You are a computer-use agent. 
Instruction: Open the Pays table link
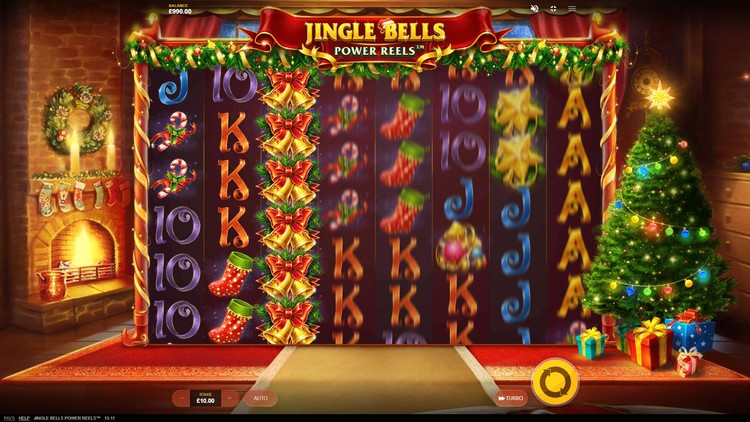[8, 417]
